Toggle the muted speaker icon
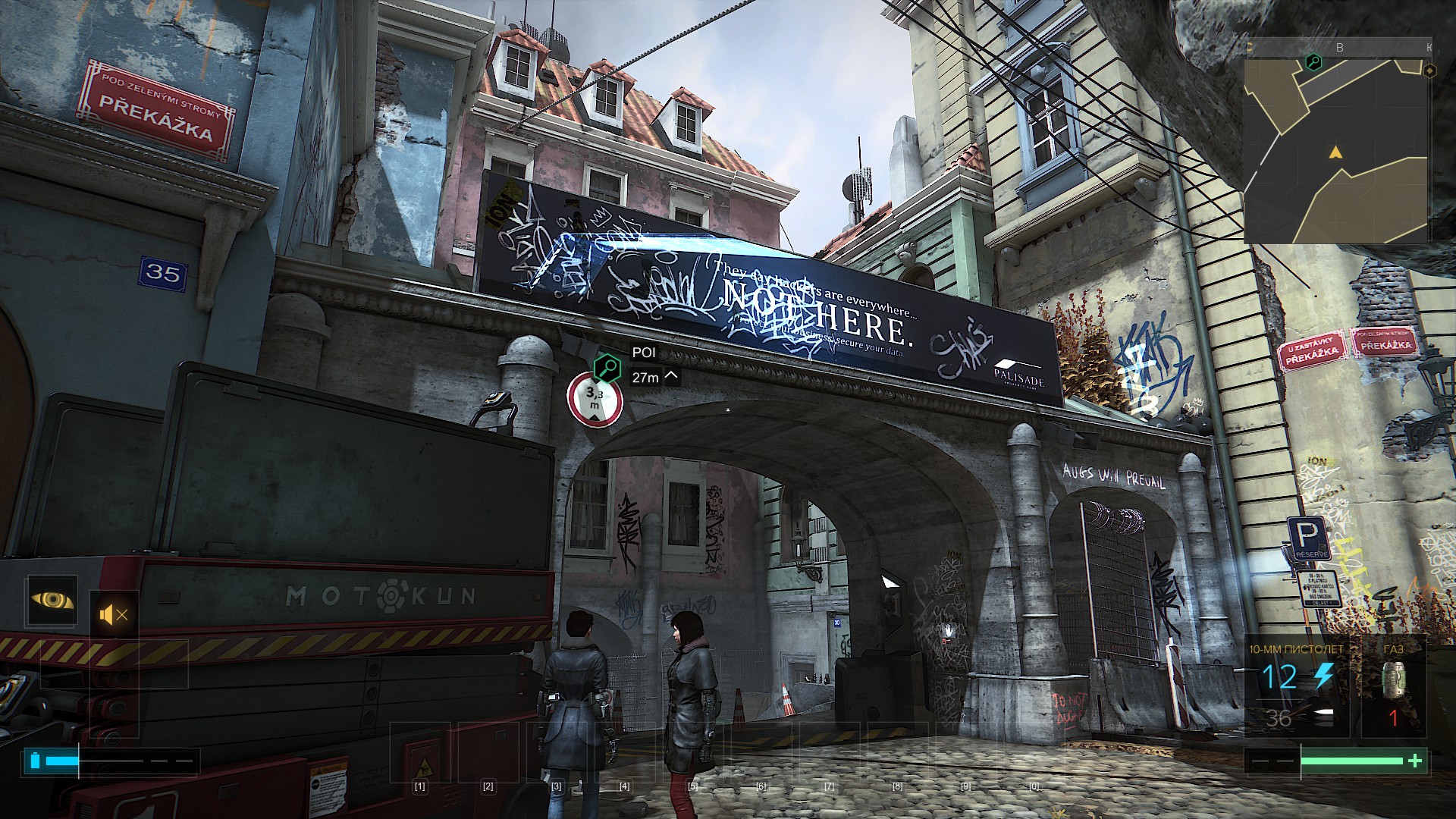 tap(115, 614)
